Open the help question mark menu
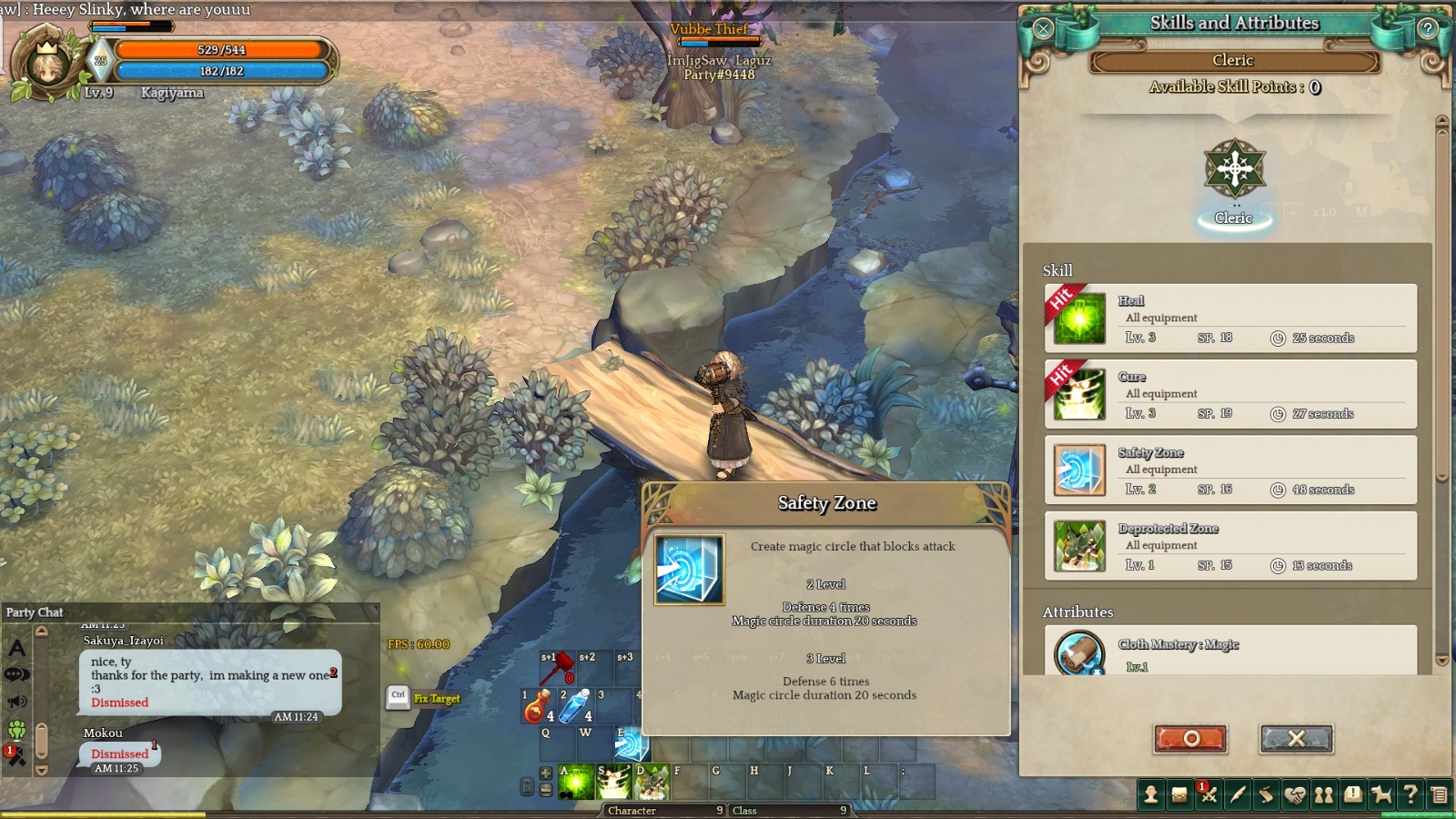Viewport: 1456px width, 819px height. (x=1410, y=795)
